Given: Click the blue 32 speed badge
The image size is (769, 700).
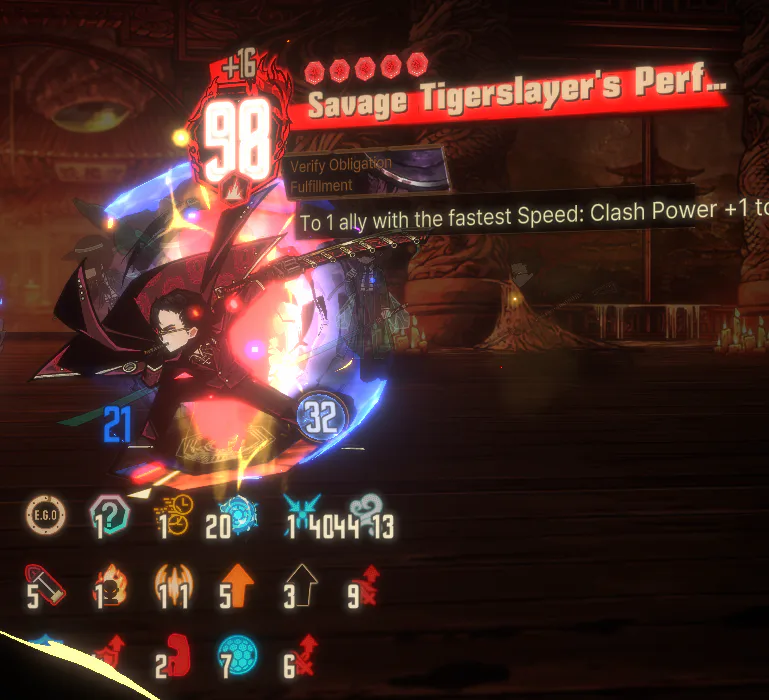Looking at the screenshot, I should pyautogui.click(x=320, y=416).
